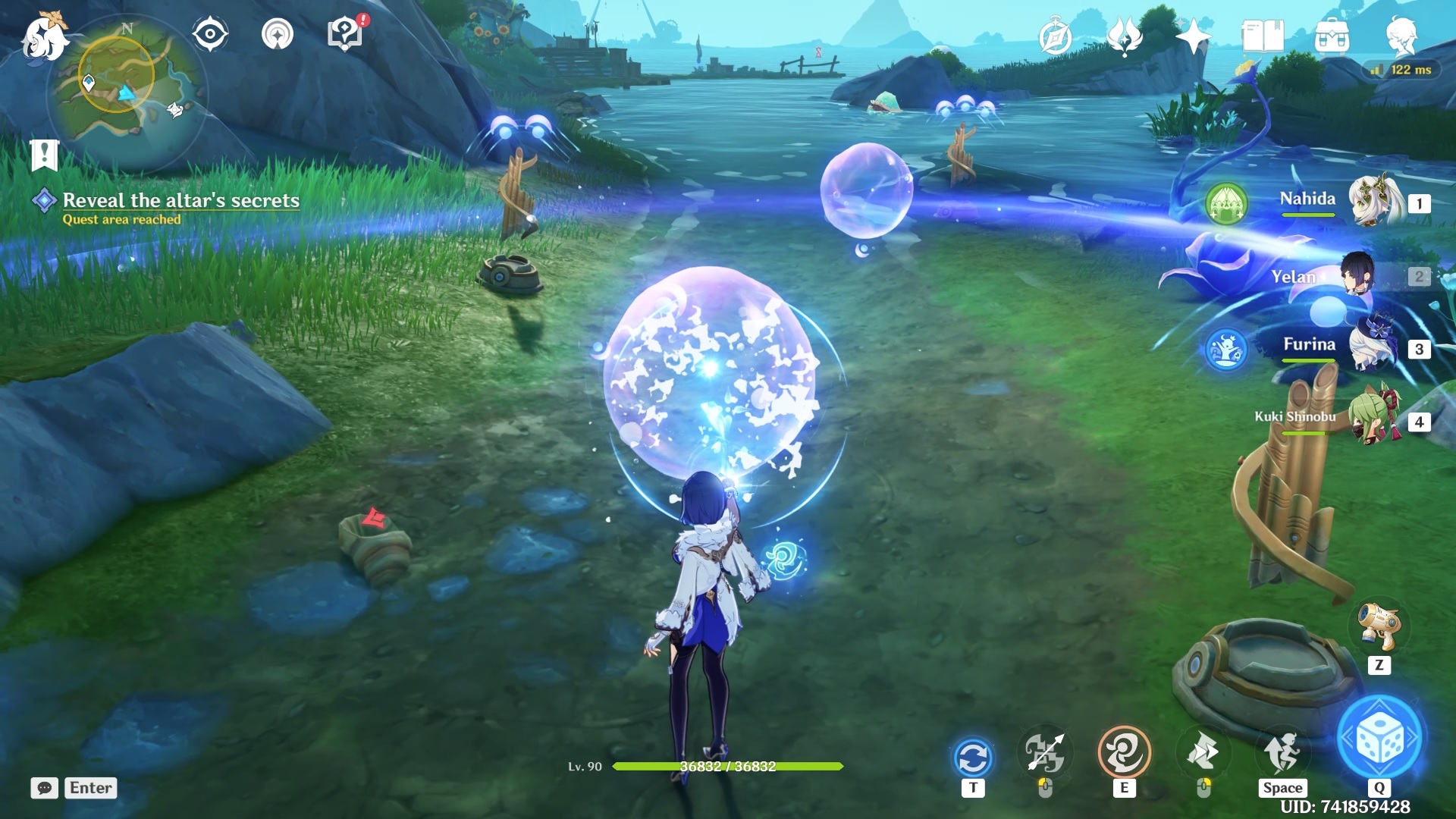Activate Yelan's elemental skill swirl icon
This screenshot has width=1456, height=819.
[1124, 753]
